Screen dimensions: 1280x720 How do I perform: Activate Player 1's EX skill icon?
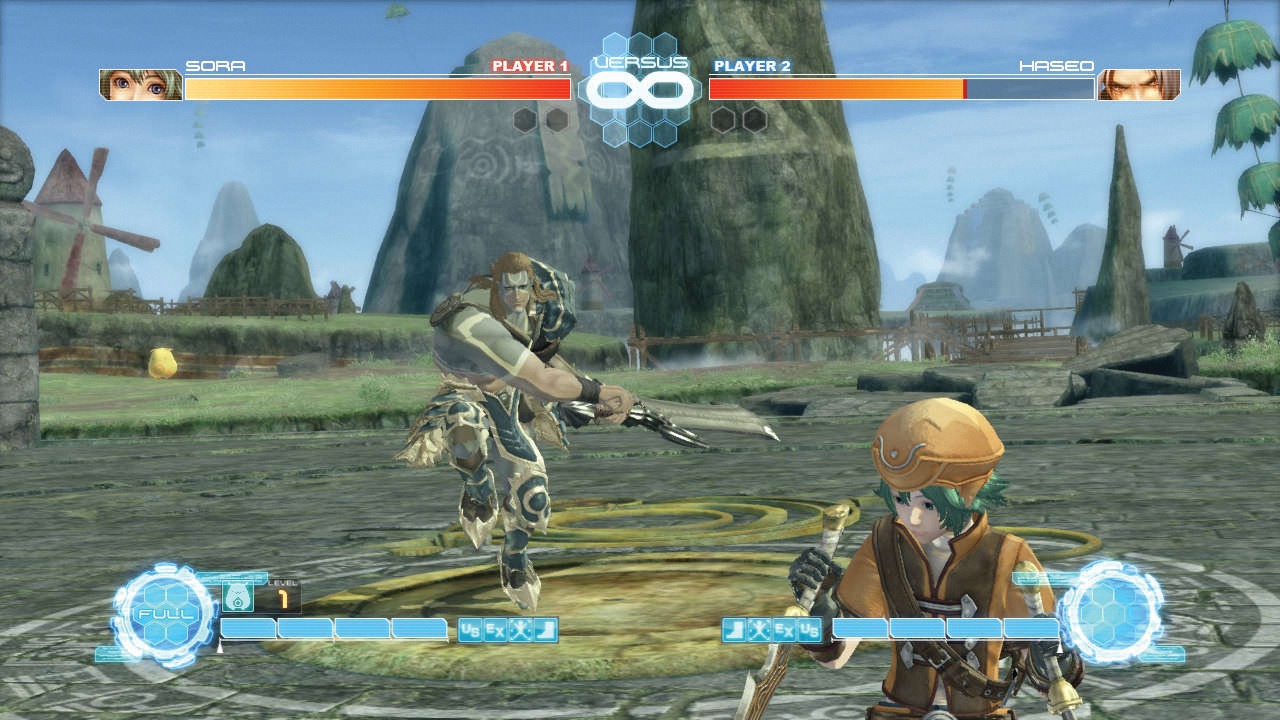click(x=495, y=630)
